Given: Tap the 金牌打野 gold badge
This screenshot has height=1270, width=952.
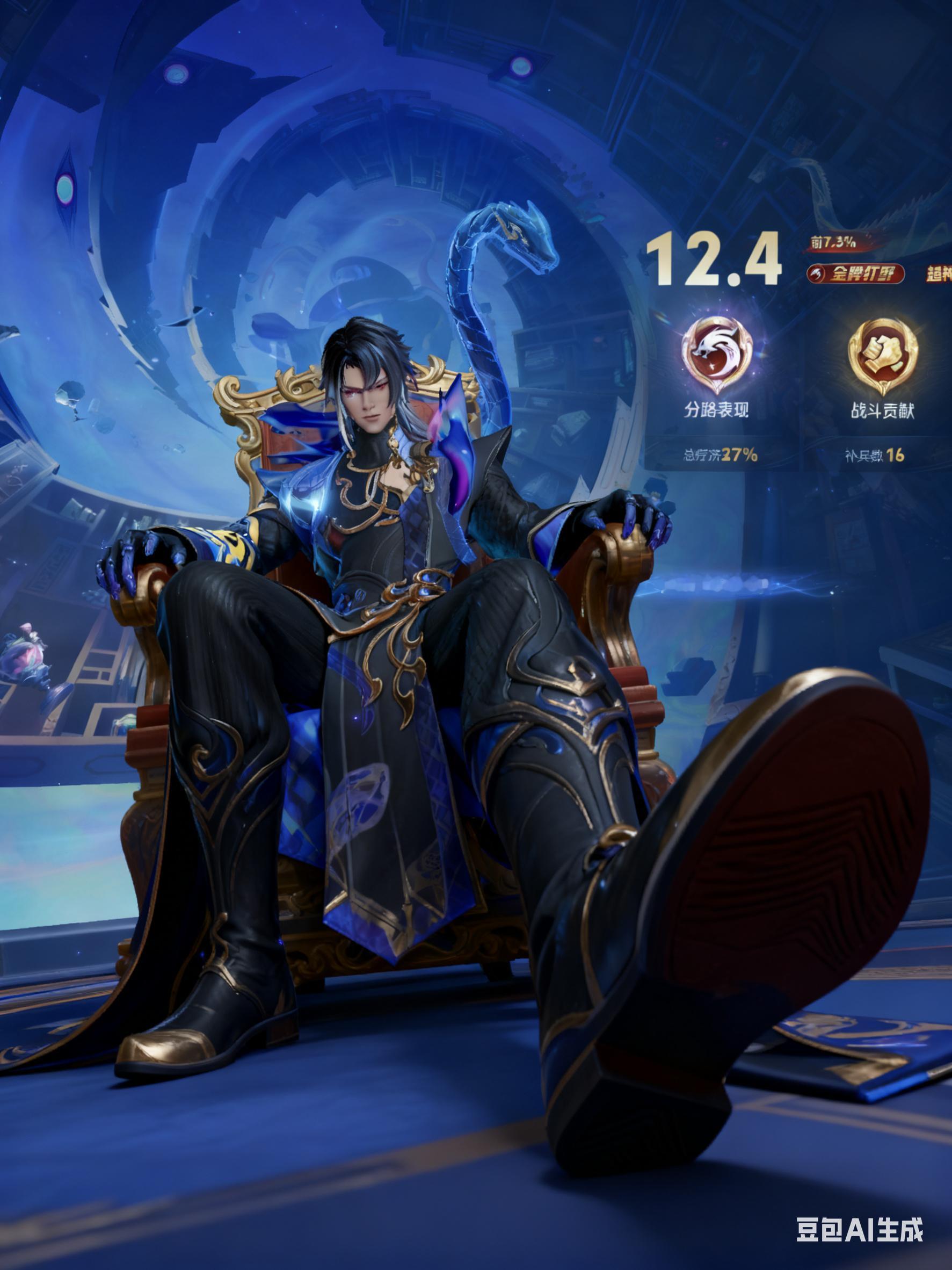Looking at the screenshot, I should (855, 274).
